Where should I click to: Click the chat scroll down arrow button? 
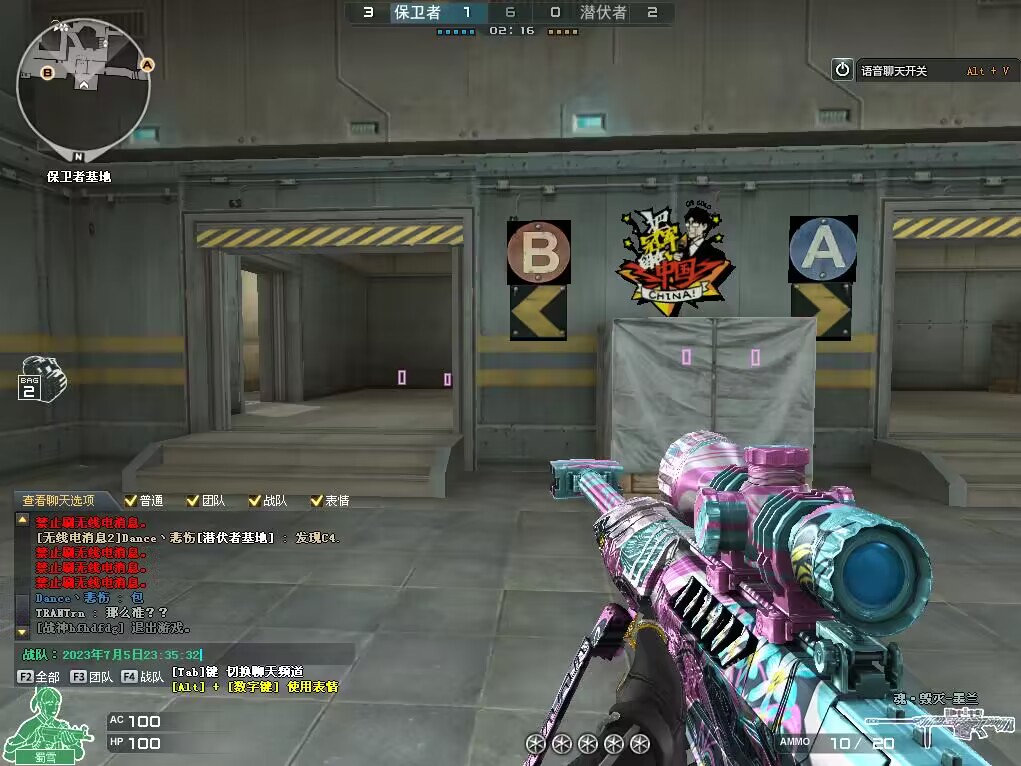pyautogui.click(x=22, y=632)
